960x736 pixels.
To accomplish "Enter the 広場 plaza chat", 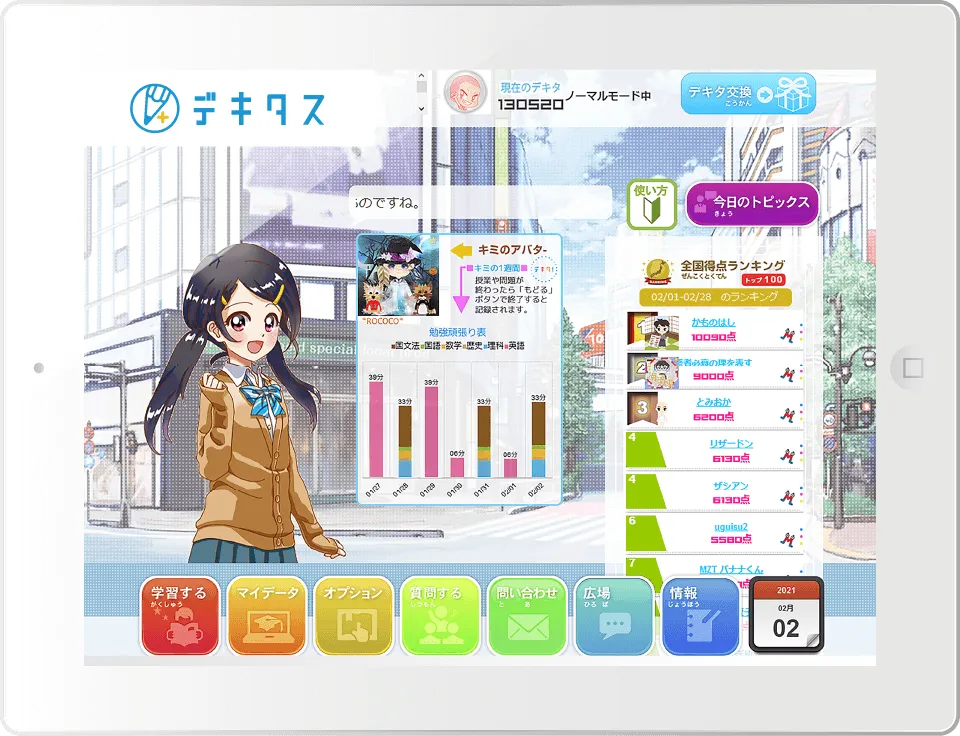I will pyautogui.click(x=614, y=616).
